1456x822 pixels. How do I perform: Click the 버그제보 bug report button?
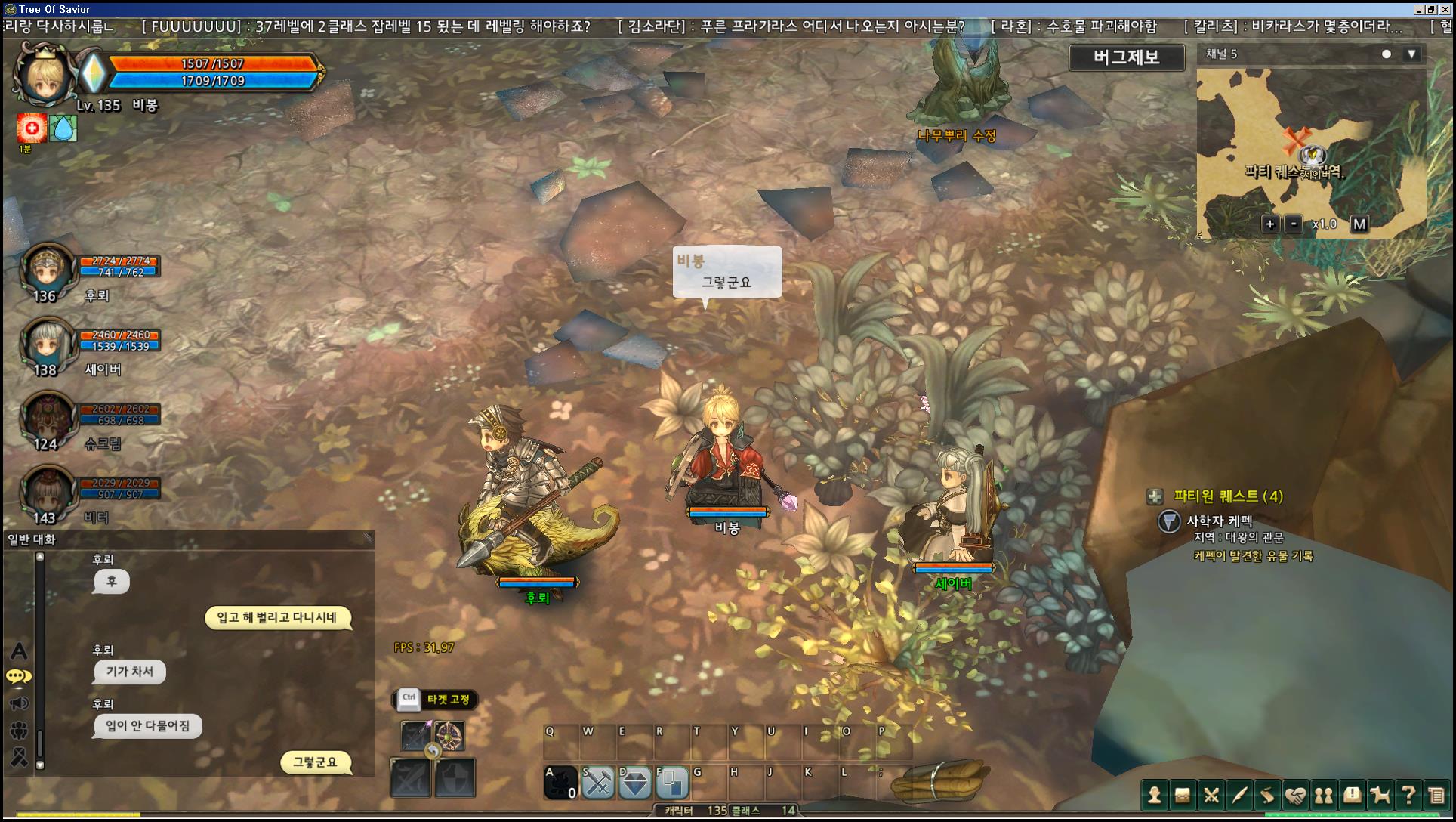click(1126, 57)
